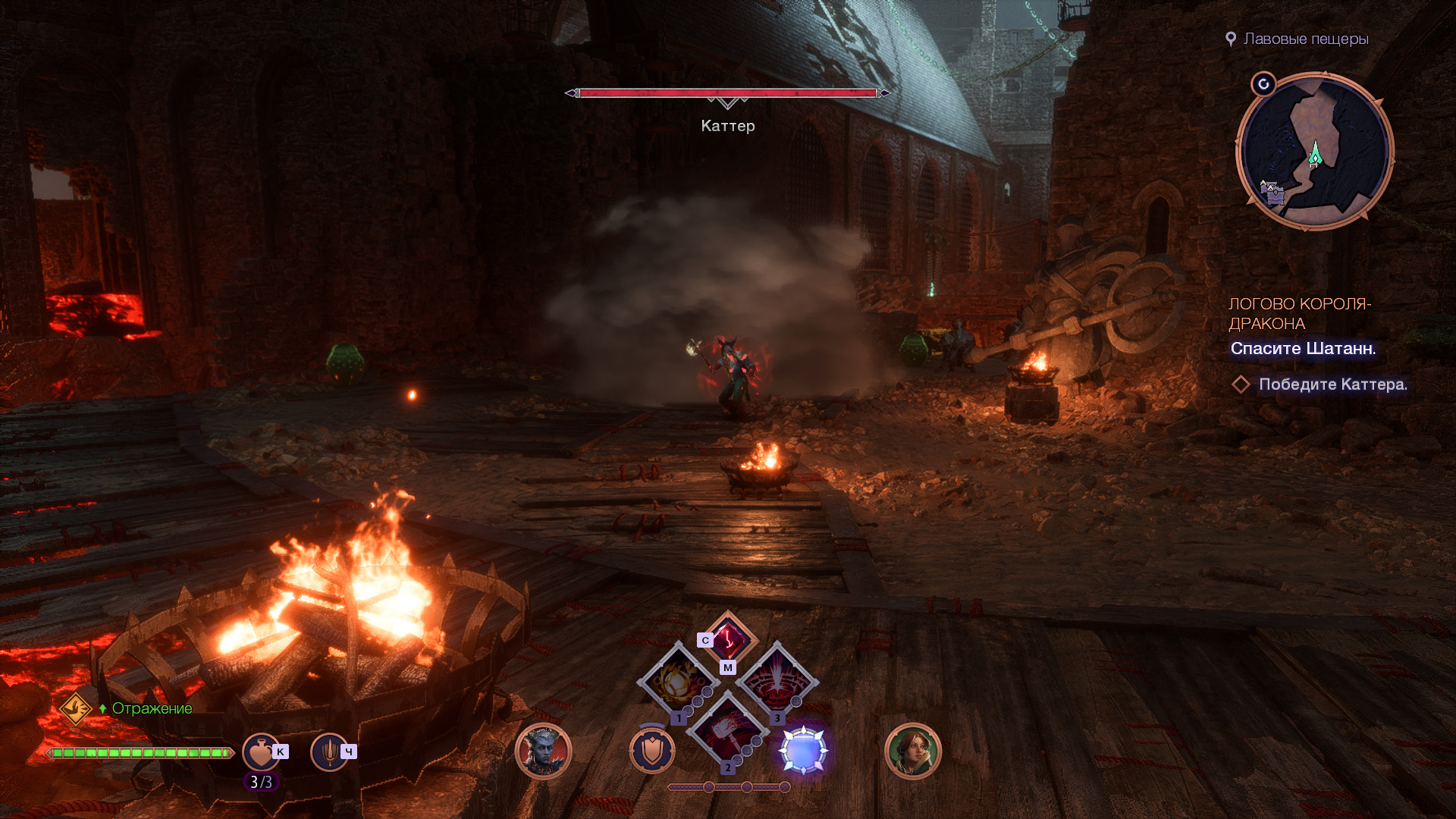
Task: Click the 'Отражение' deflect status icon
Action: coord(76,709)
